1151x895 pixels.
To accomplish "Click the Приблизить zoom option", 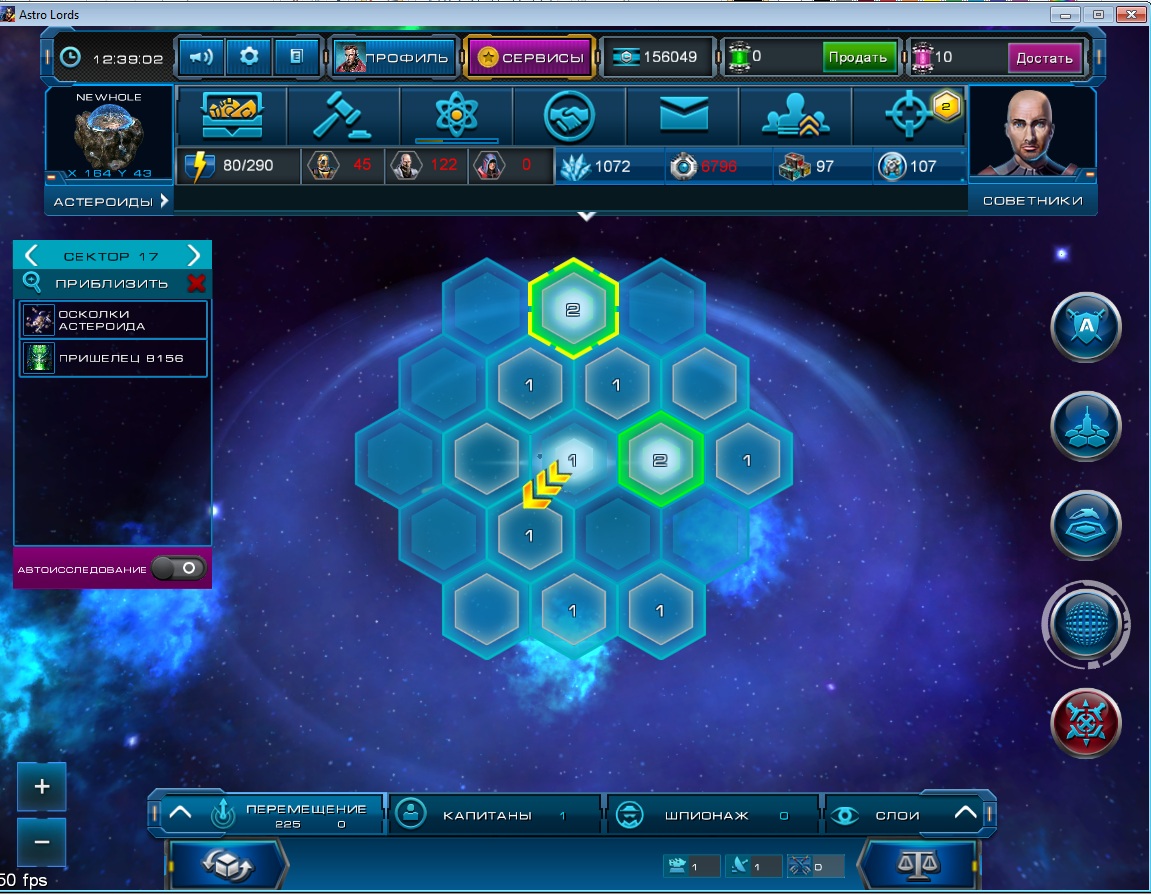I will pyautogui.click(x=111, y=283).
